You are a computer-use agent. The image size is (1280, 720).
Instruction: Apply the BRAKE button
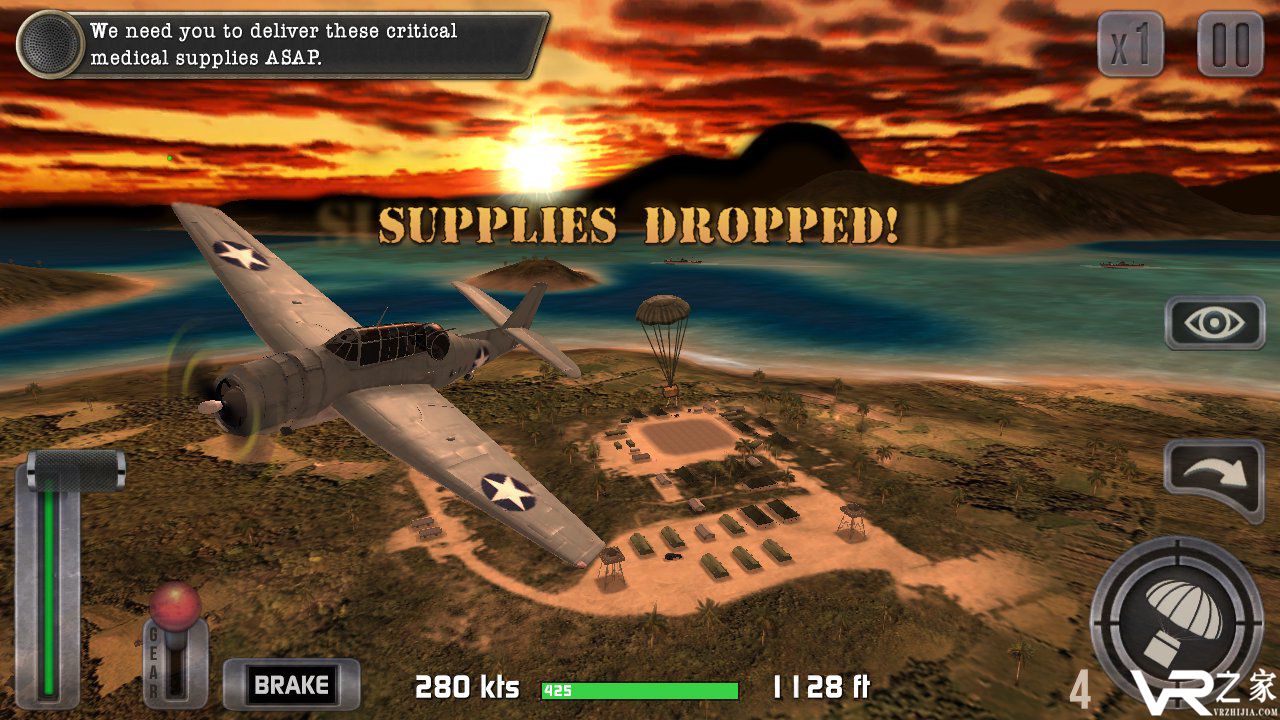coord(291,685)
